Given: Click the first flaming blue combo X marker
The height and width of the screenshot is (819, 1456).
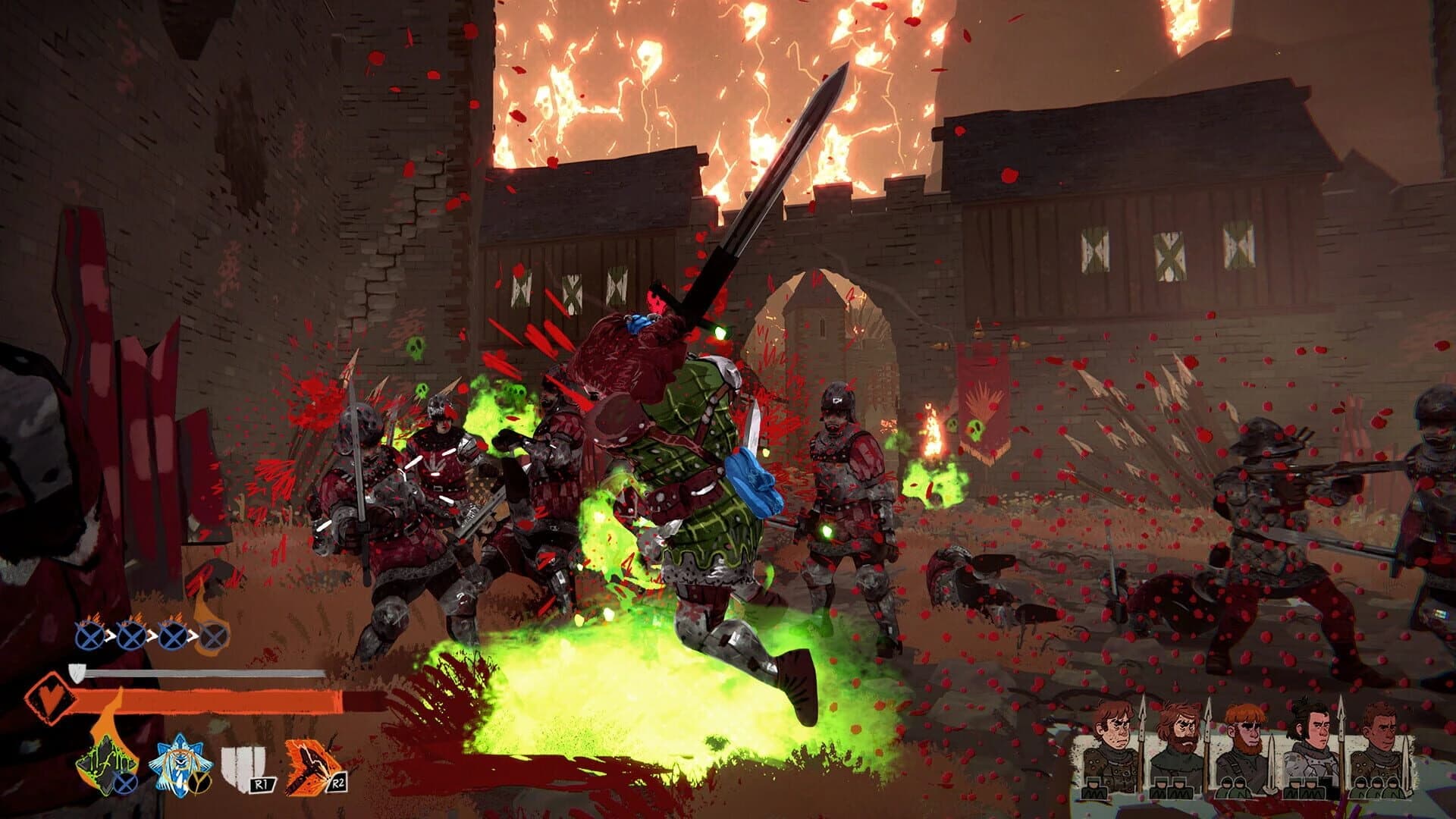Looking at the screenshot, I should click(89, 637).
